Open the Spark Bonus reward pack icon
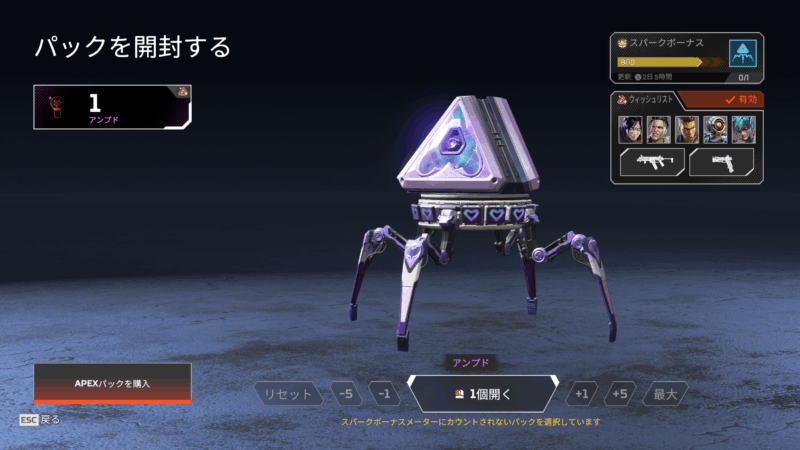This screenshot has width=800, height=450. pos(743,54)
